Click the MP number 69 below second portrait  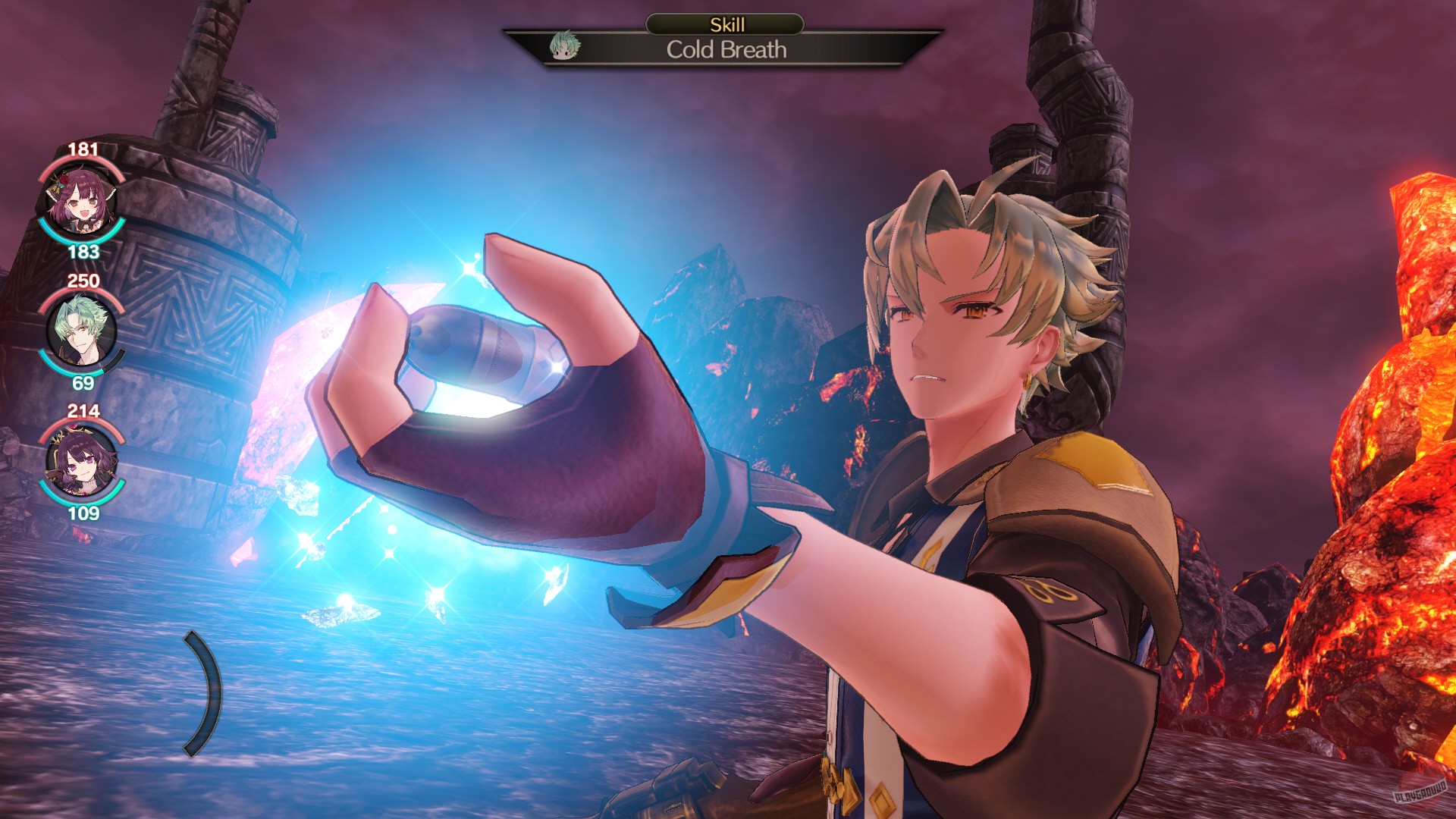click(86, 384)
